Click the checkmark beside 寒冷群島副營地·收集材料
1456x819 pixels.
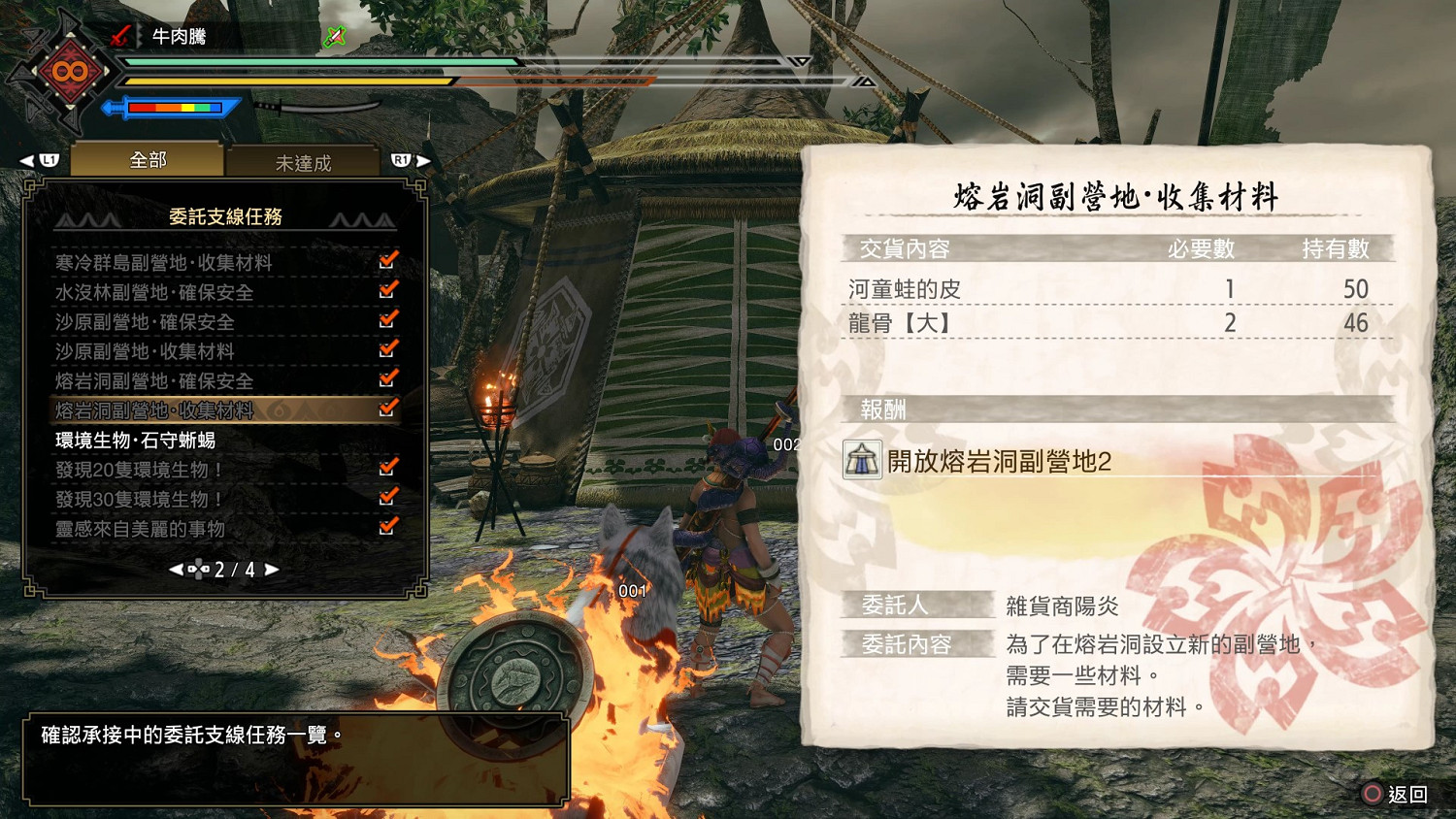[391, 260]
